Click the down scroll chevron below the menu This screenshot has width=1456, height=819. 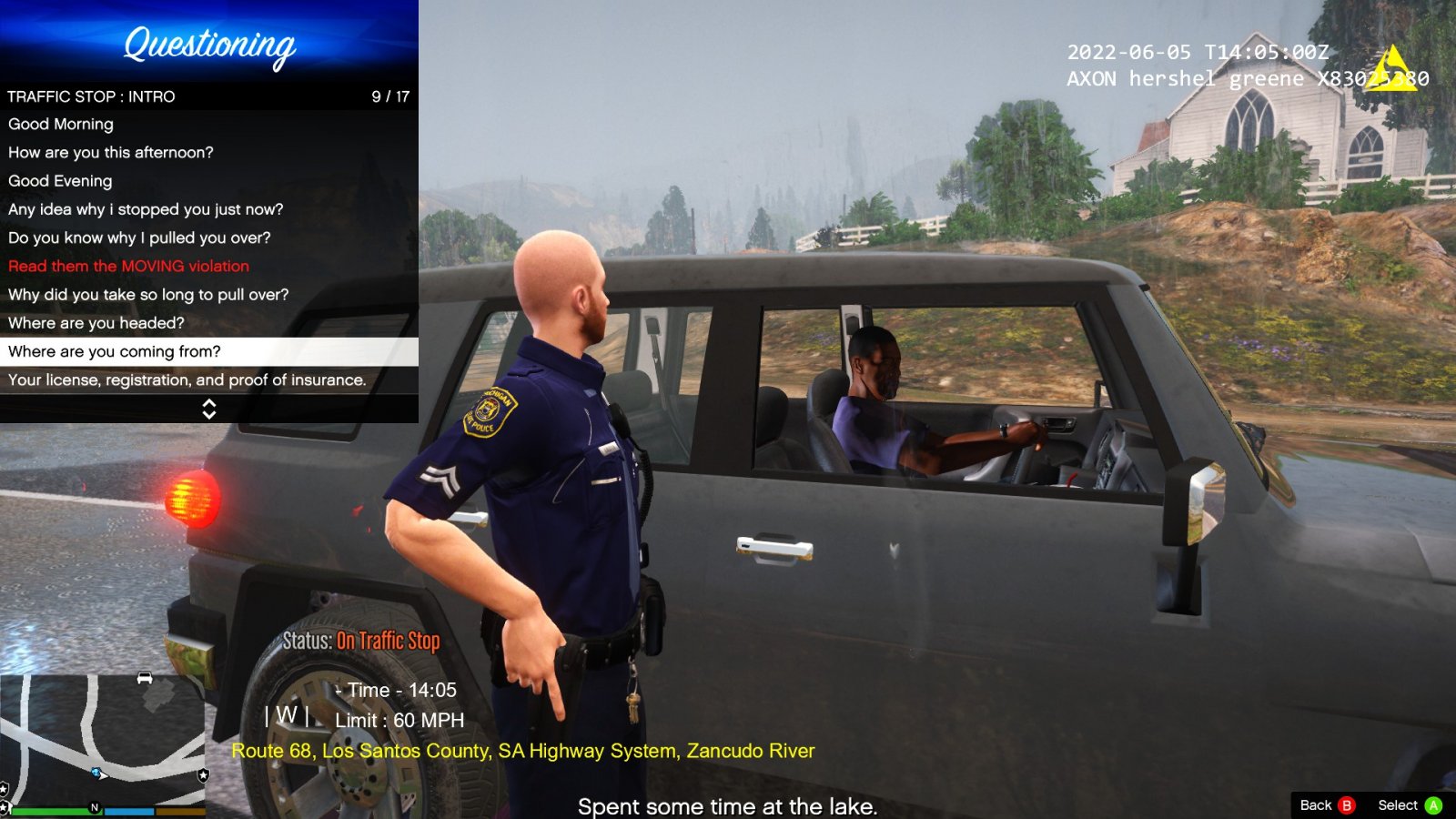tap(208, 413)
